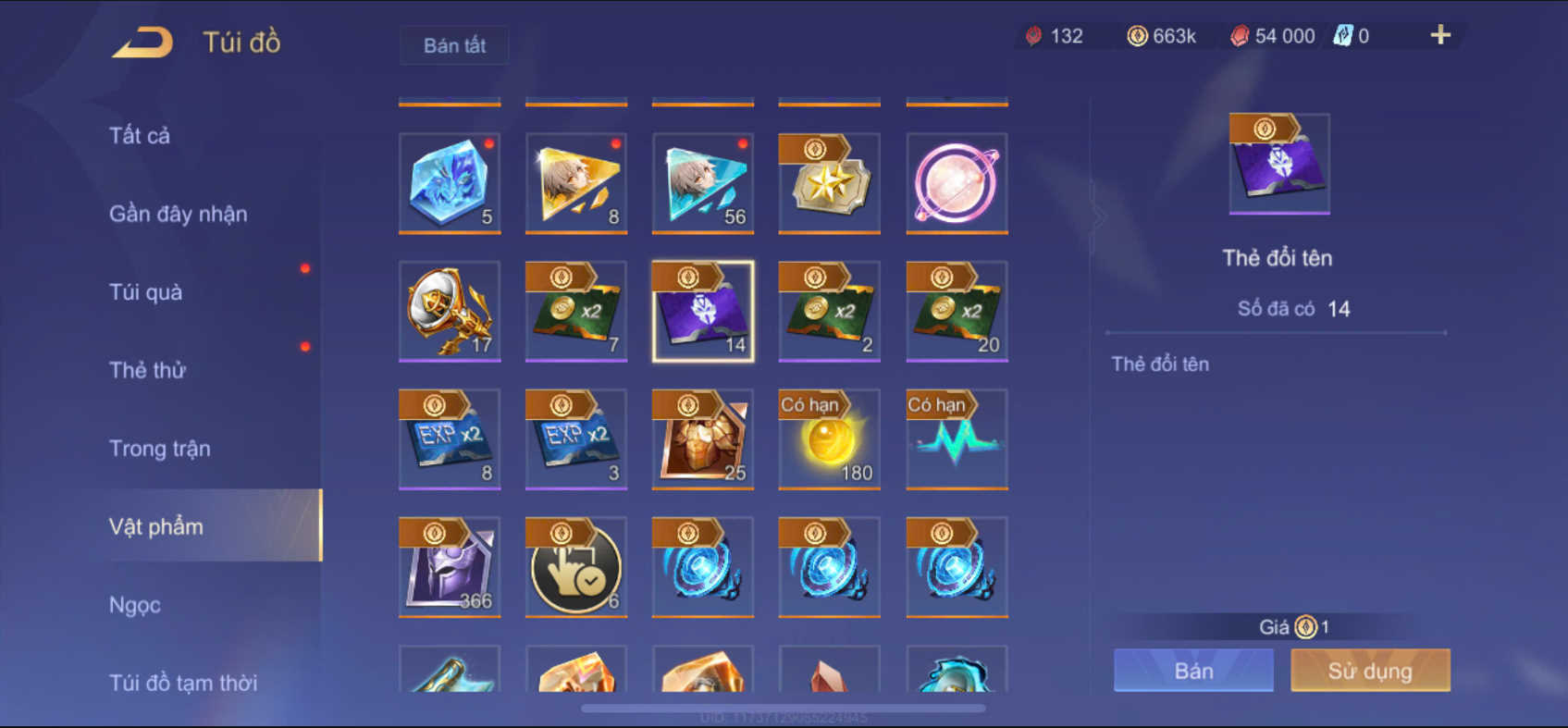Click the pink planet item in top row
Screen dimensions: 1568x728
pos(956,183)
